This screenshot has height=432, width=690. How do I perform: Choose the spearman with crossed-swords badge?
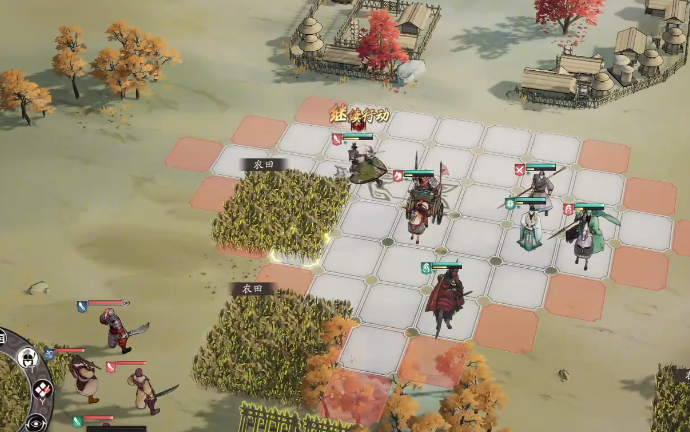point(540,189)
